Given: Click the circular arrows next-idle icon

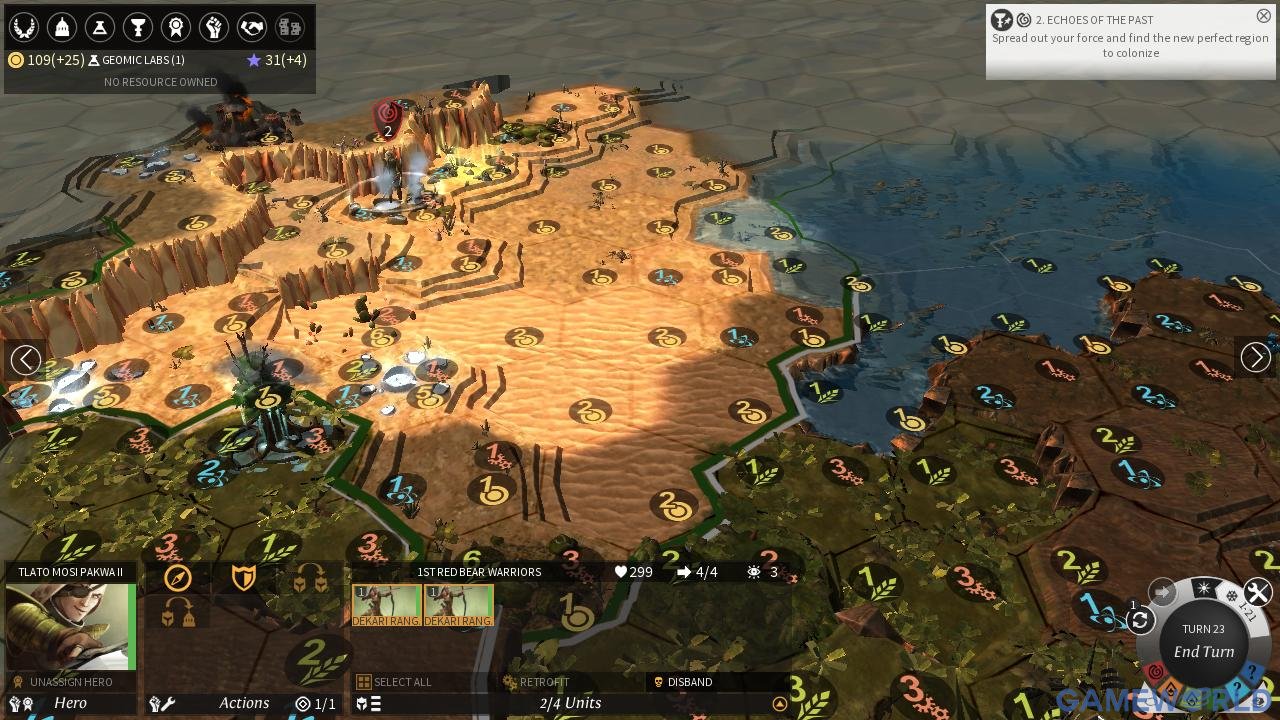Looking at the screenshot, I should pos(1140,621).
